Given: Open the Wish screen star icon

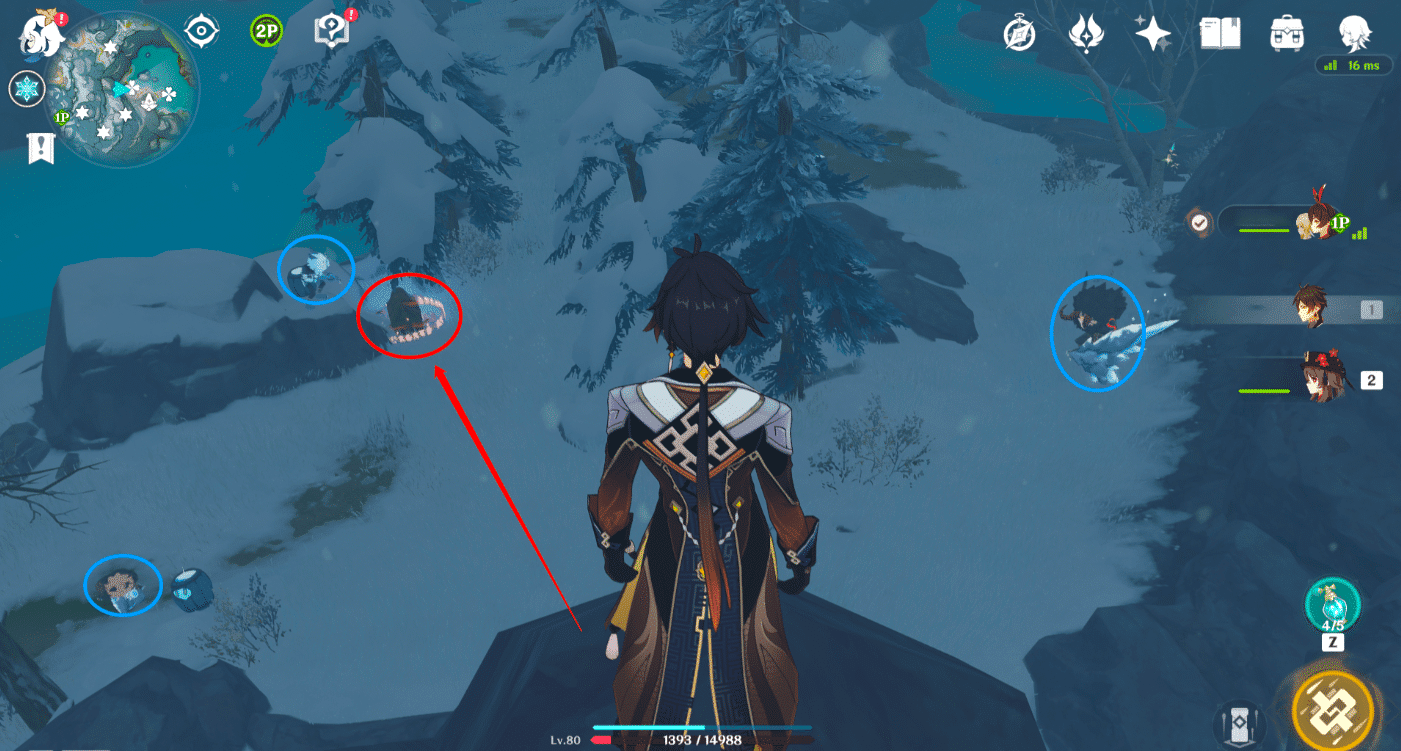Looking at the screenshot, I should (1152, 33).
